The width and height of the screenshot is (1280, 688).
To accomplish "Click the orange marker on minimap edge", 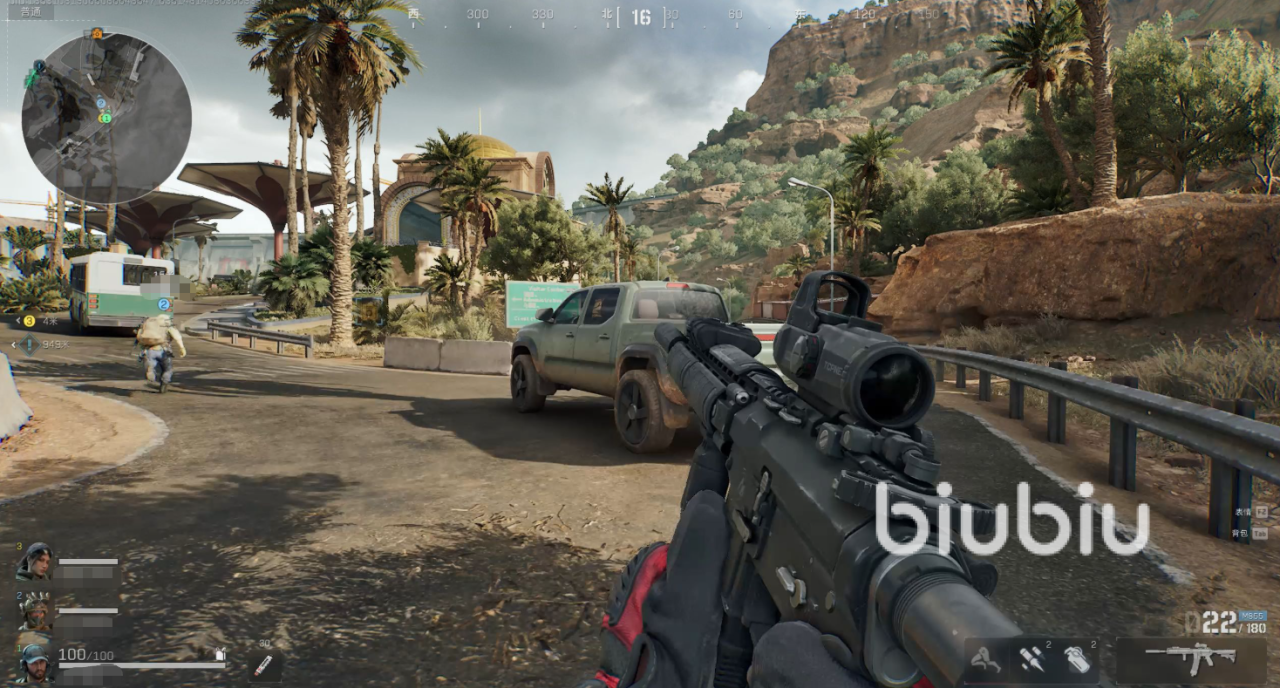I will [97, 33].
